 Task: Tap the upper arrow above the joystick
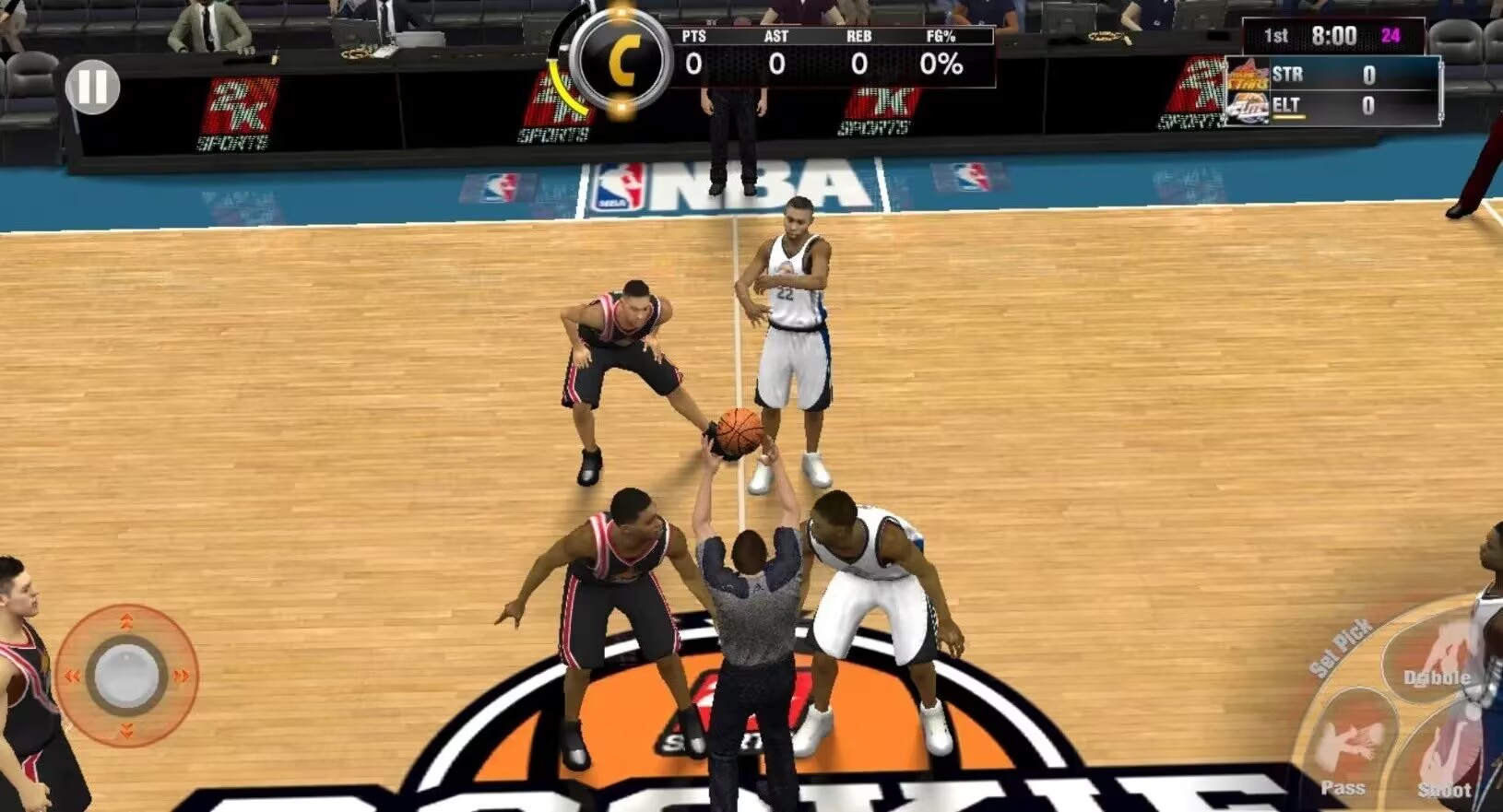pyautogui.click(x=127, y=621)
